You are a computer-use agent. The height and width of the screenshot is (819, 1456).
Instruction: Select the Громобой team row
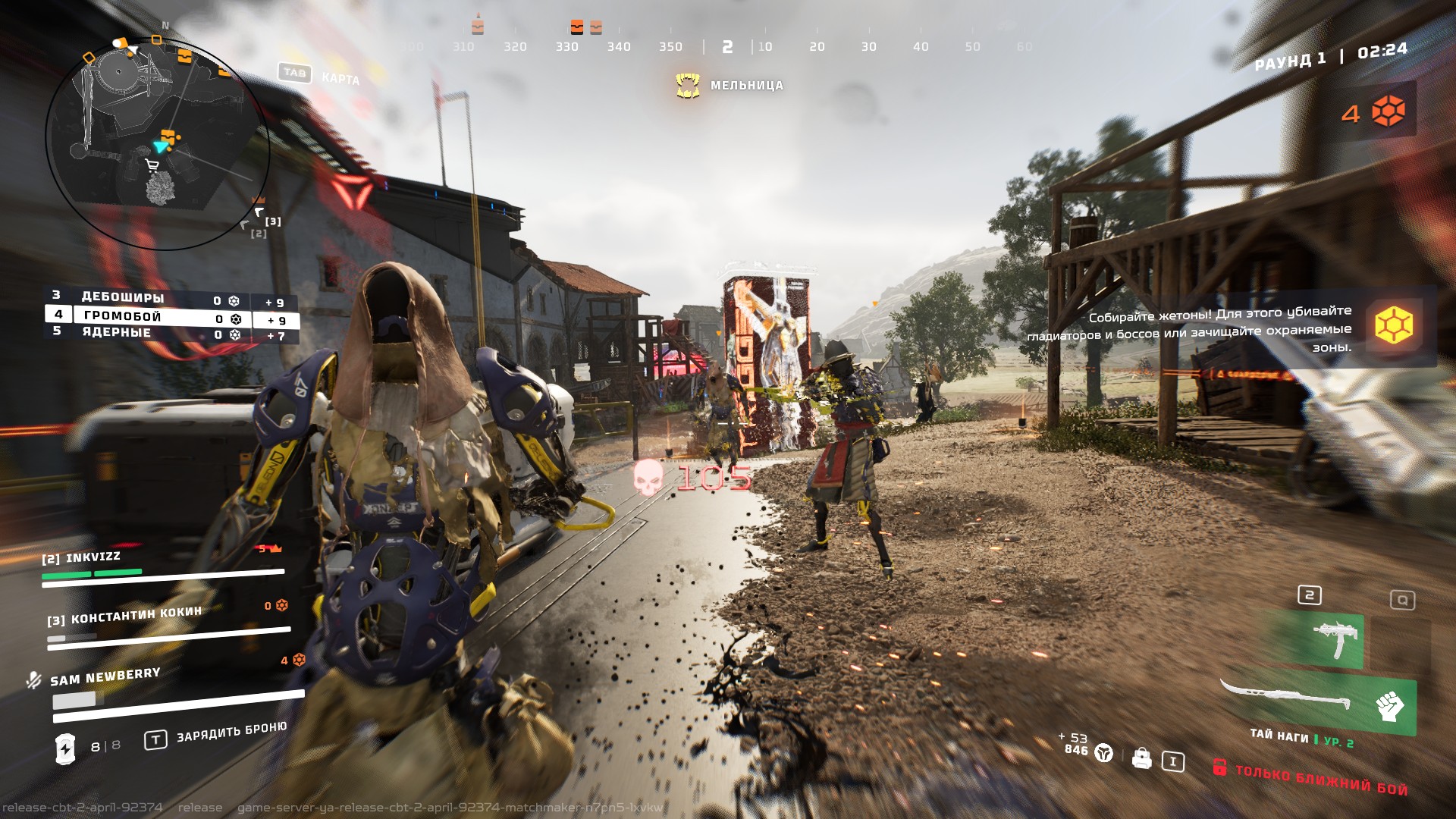[123, 315]
